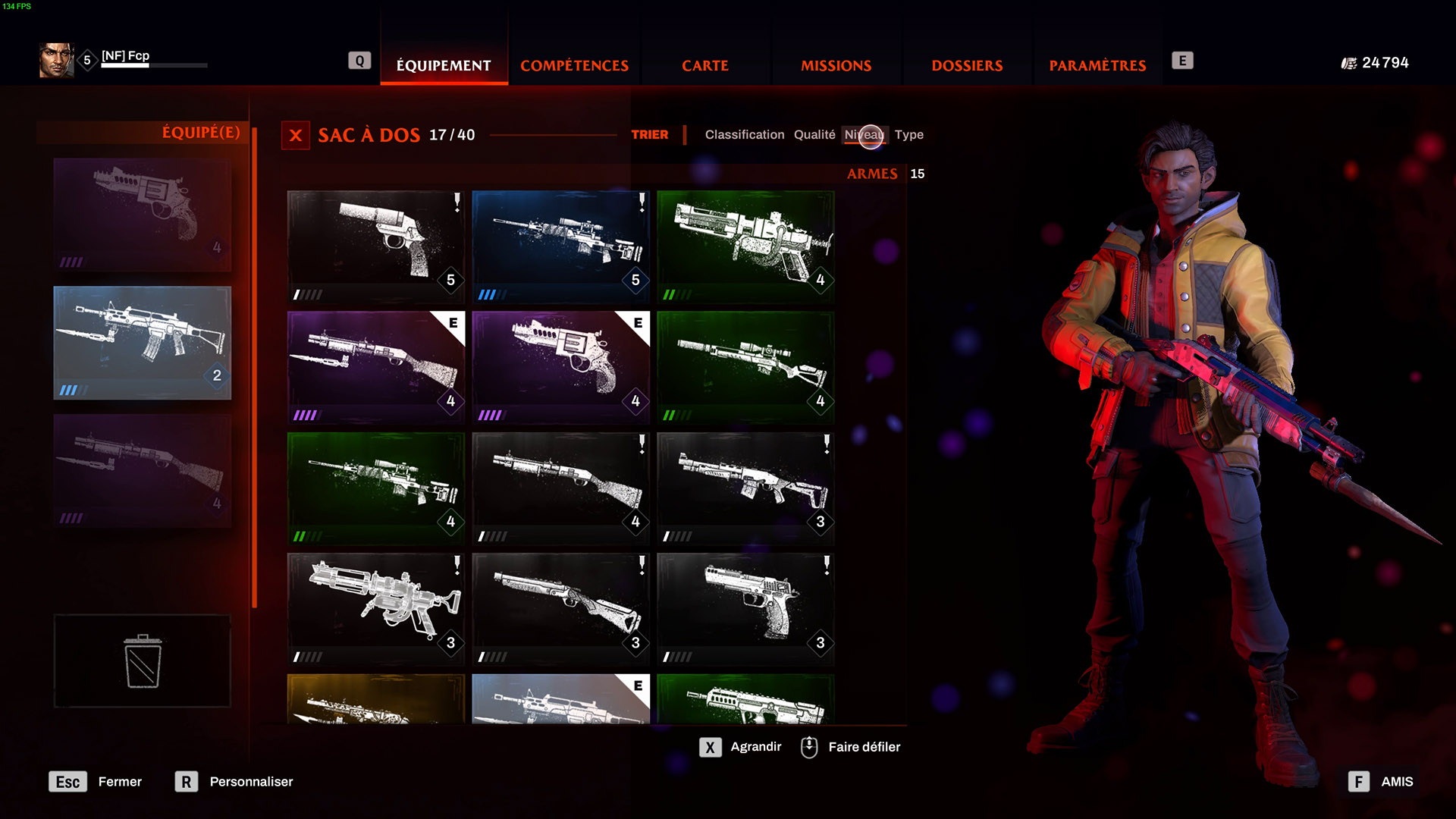
Task: Select the purple equipped shotgun with bayonet
Action: (375, 367)
